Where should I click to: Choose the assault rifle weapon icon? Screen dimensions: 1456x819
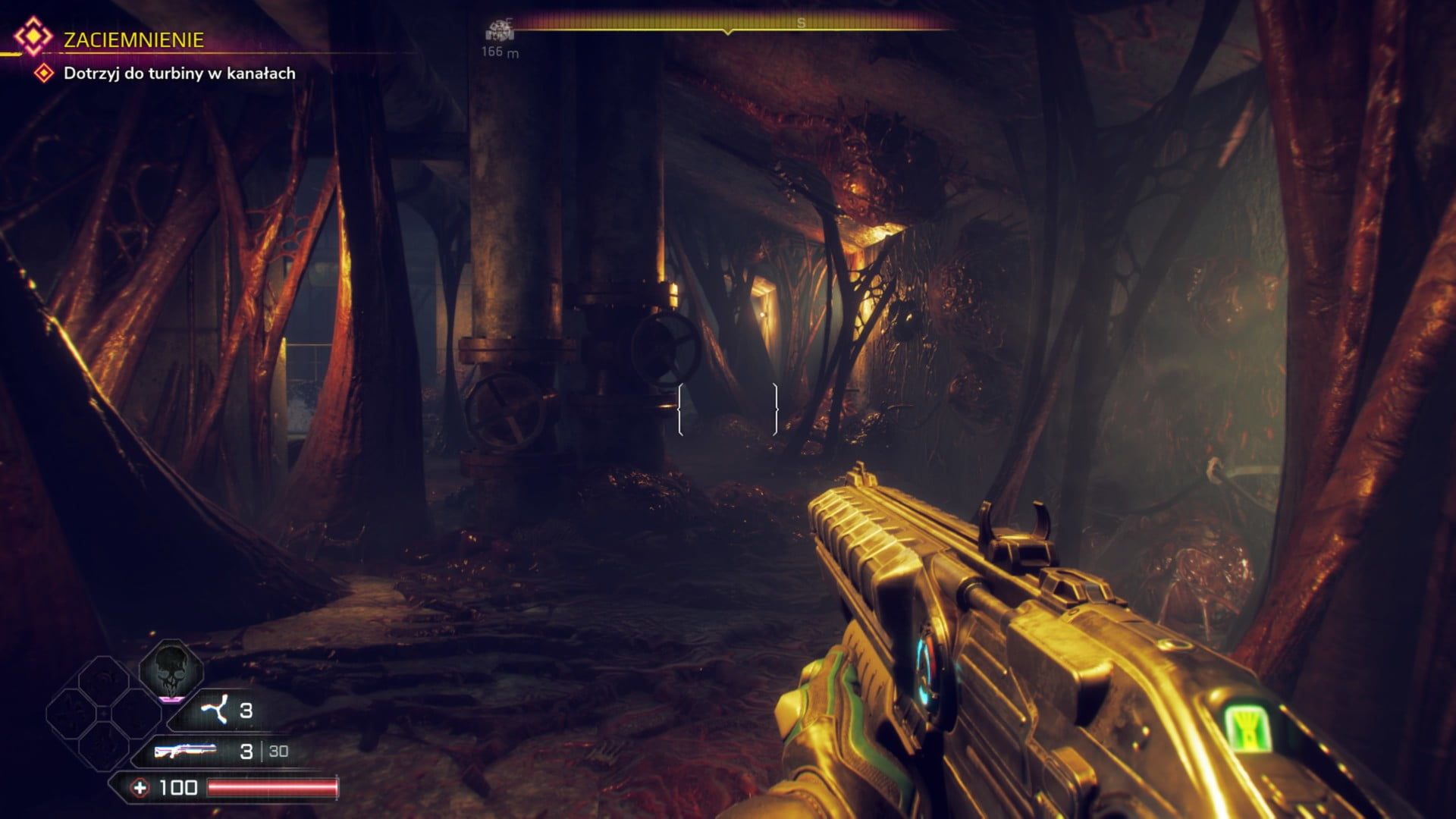tap(185, 751)
